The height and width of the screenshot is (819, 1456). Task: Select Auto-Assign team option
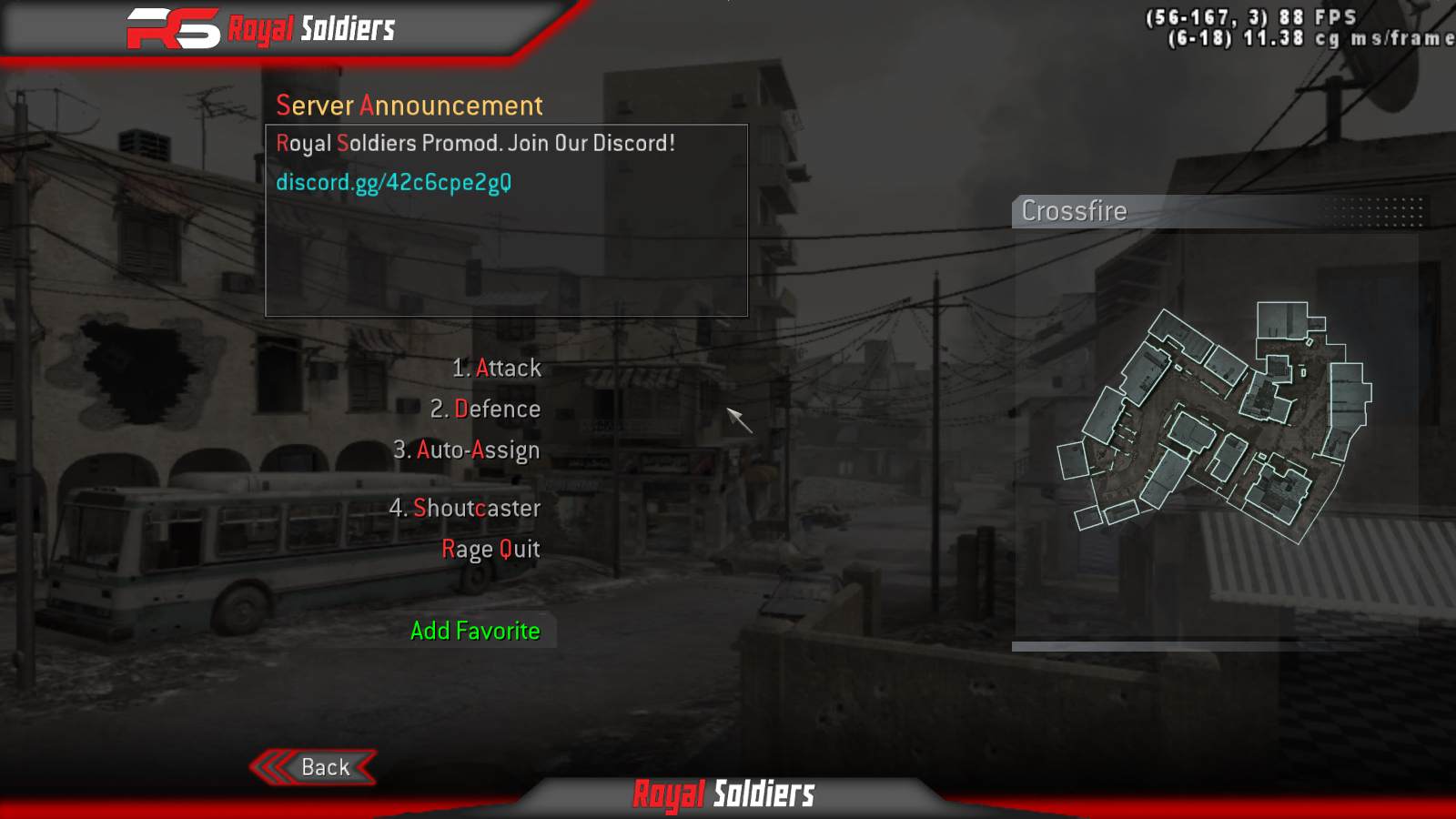(467, 450)
